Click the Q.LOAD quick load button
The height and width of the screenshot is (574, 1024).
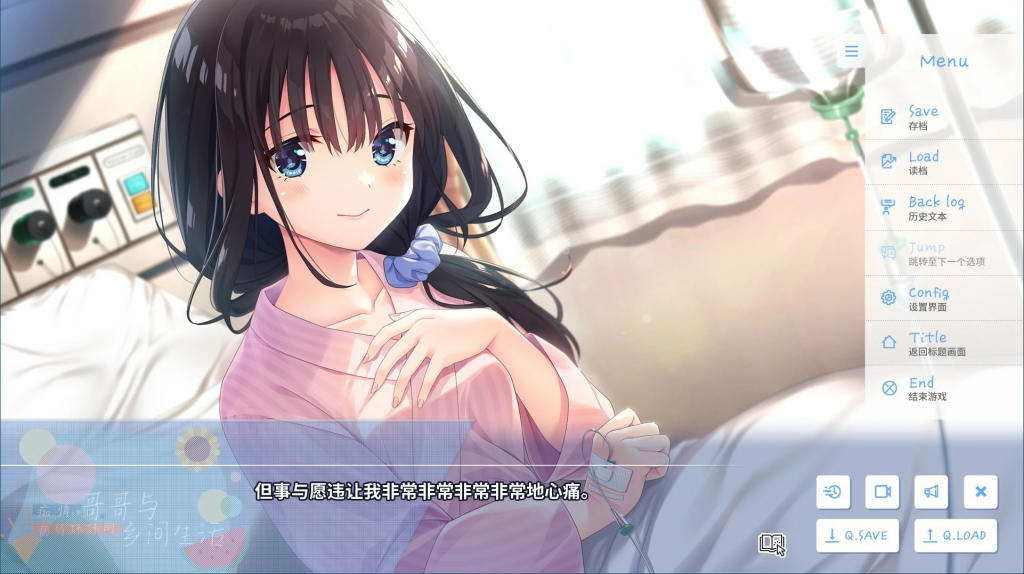[x=954, y=535]
